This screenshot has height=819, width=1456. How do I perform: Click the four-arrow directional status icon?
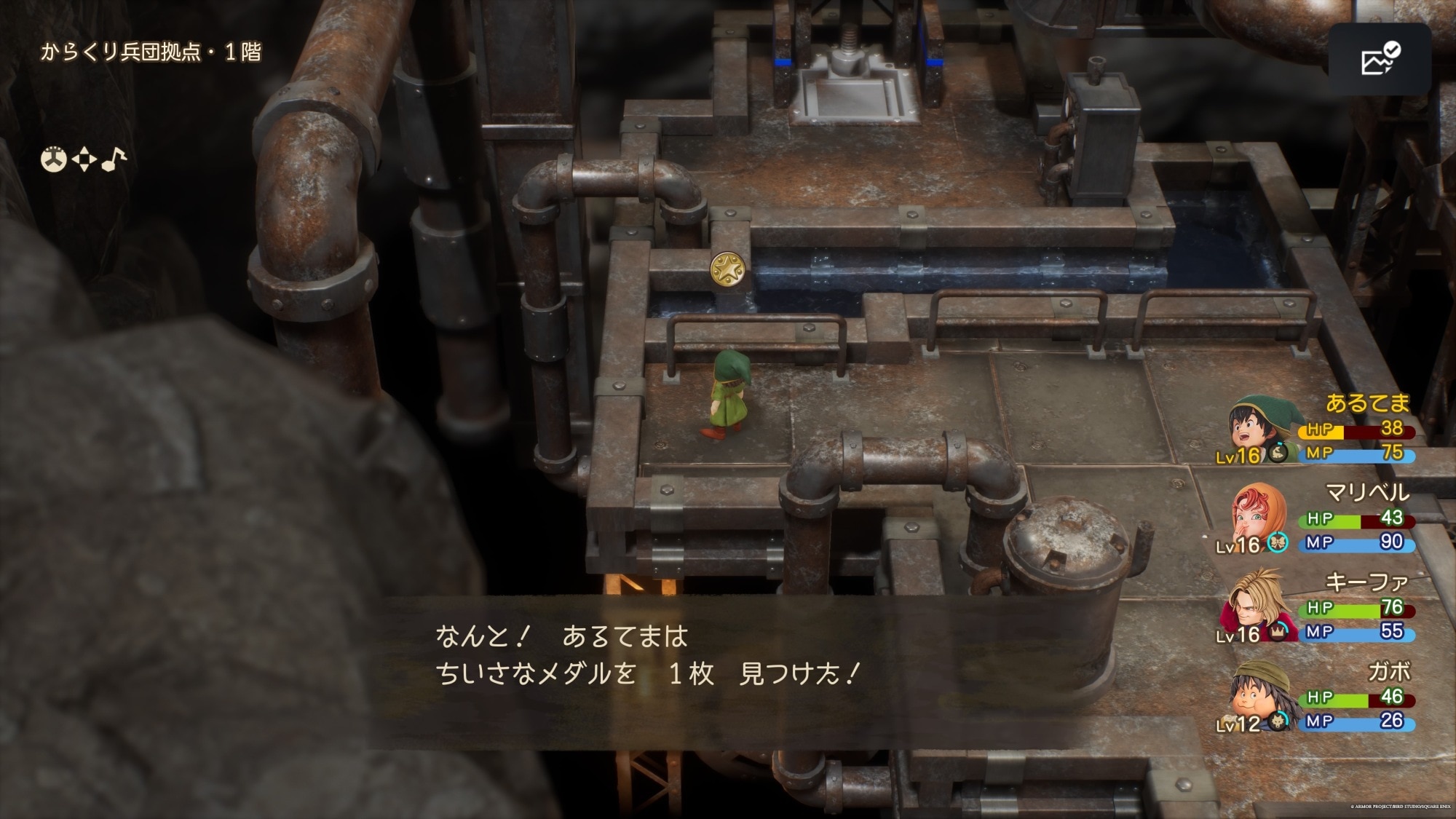coord(84,159)
